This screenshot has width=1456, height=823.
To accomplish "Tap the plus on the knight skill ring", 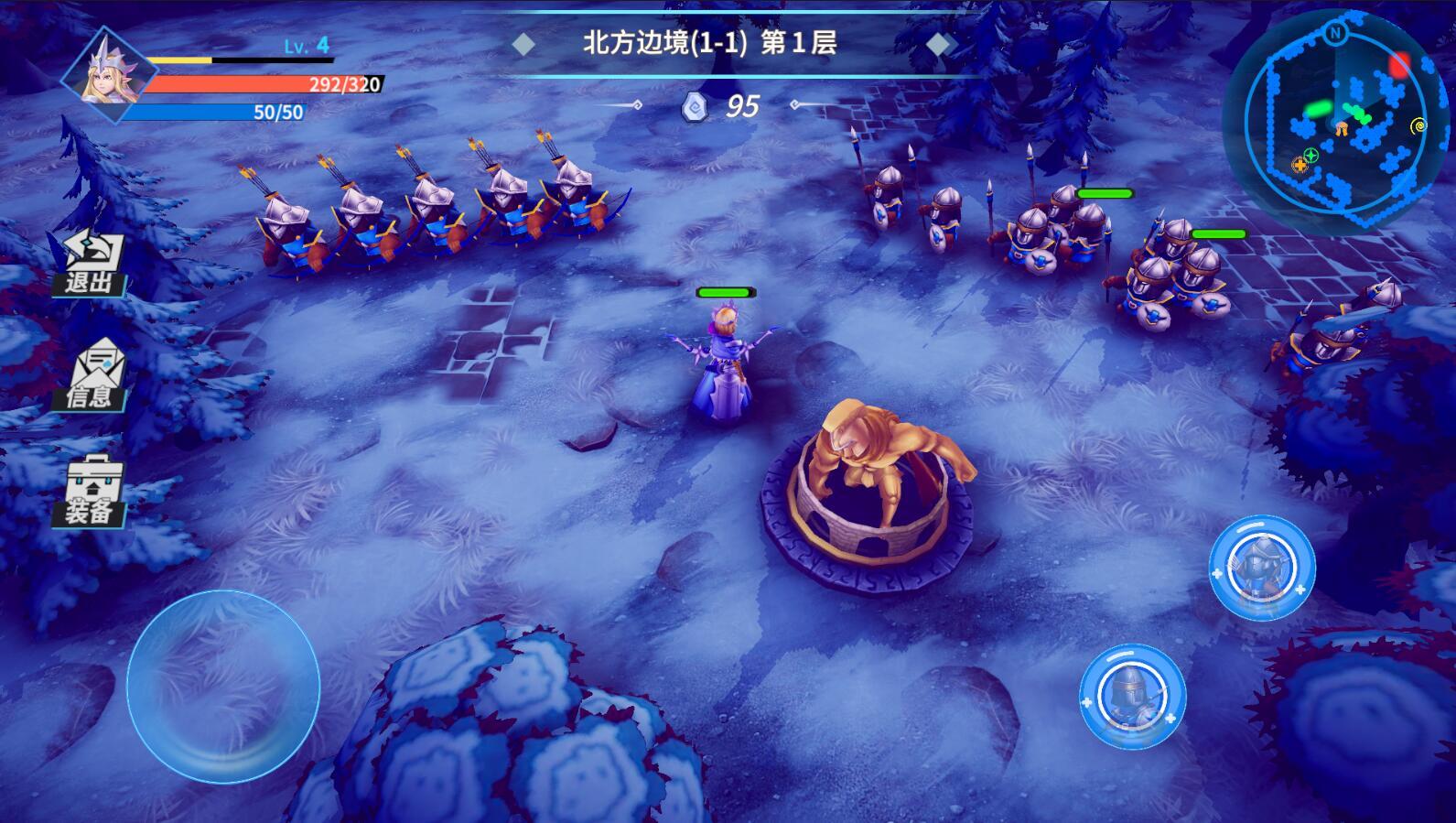I will coord(1086,701).
